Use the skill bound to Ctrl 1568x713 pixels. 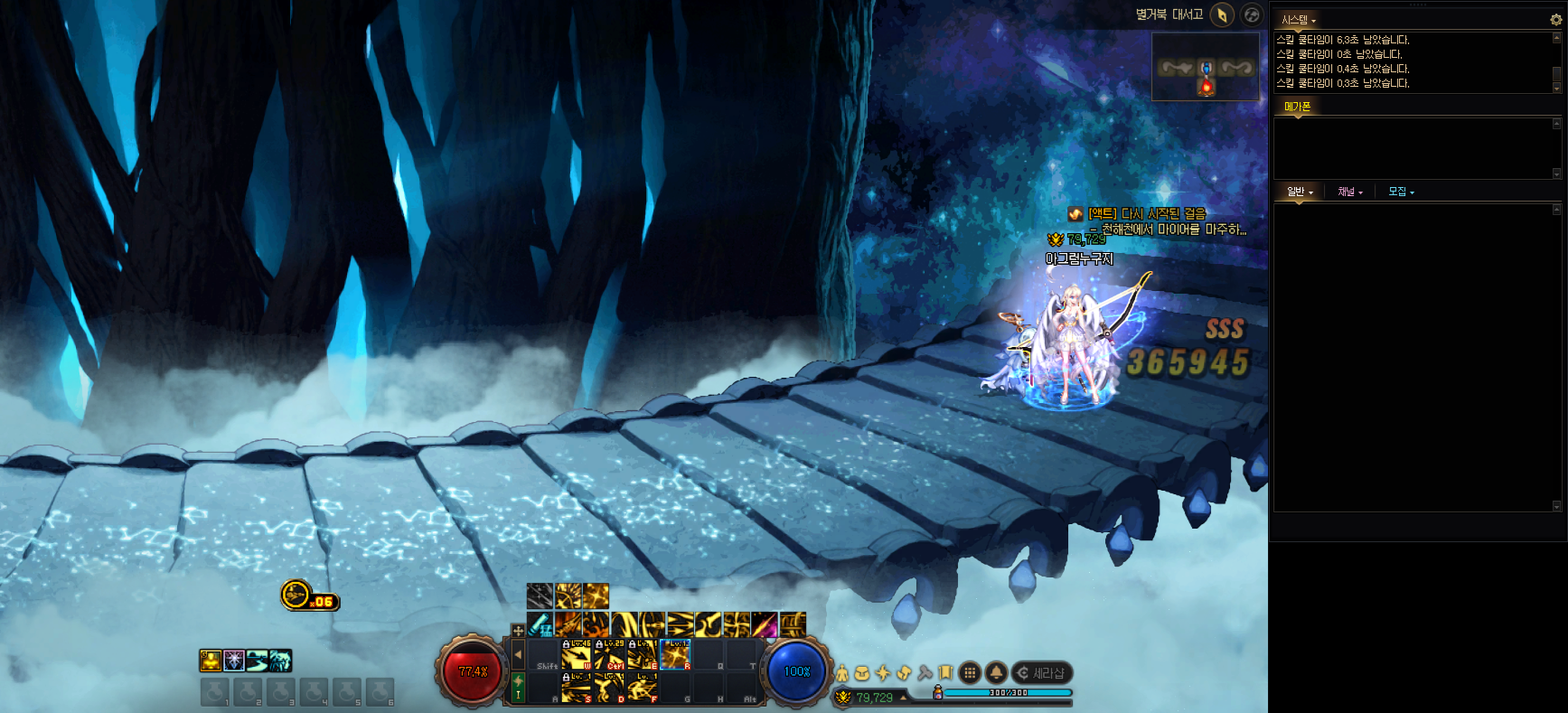point(610,655)
